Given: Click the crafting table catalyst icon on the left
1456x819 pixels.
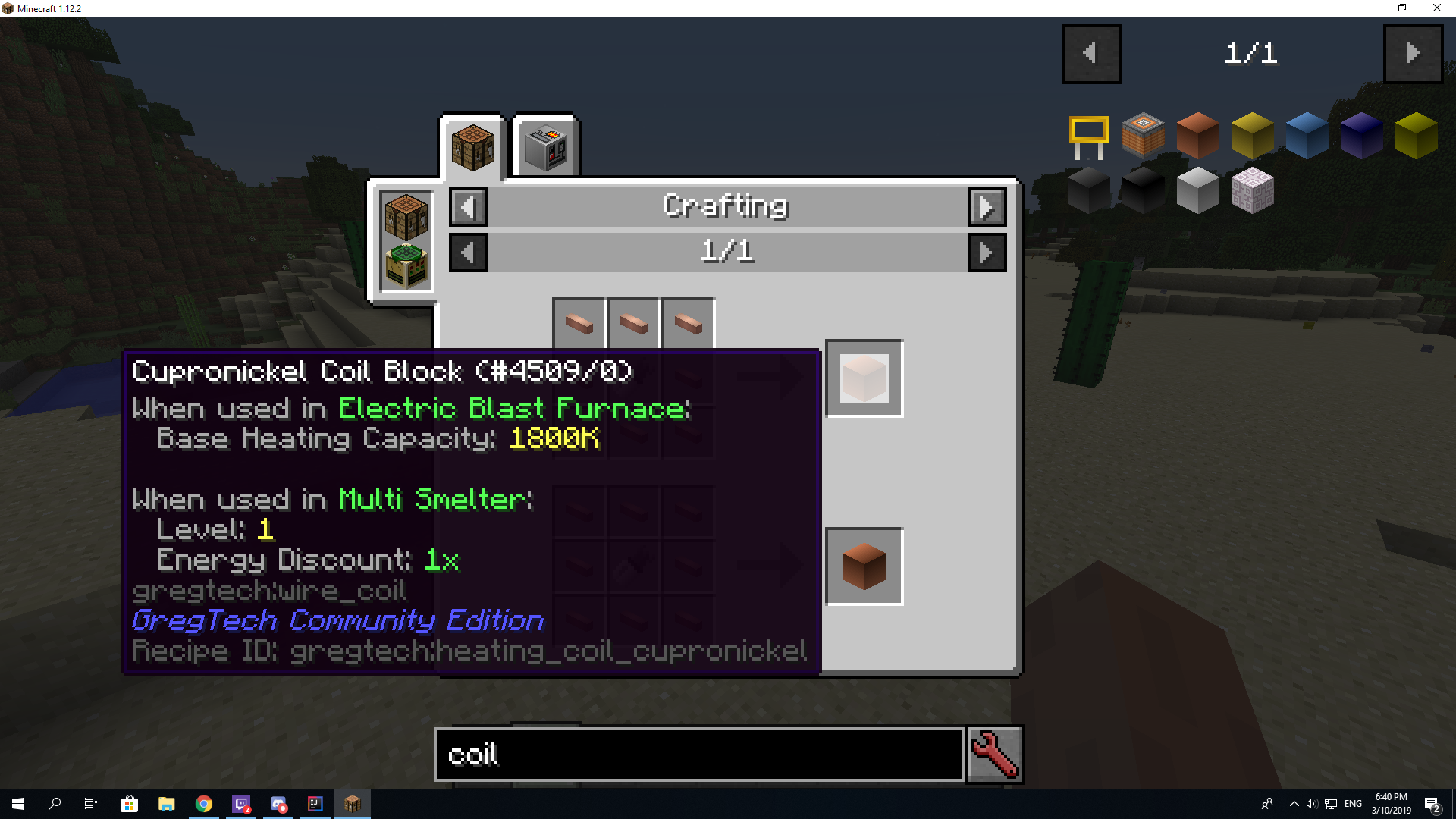Looking at the screenshot, I should click(405, 216).
